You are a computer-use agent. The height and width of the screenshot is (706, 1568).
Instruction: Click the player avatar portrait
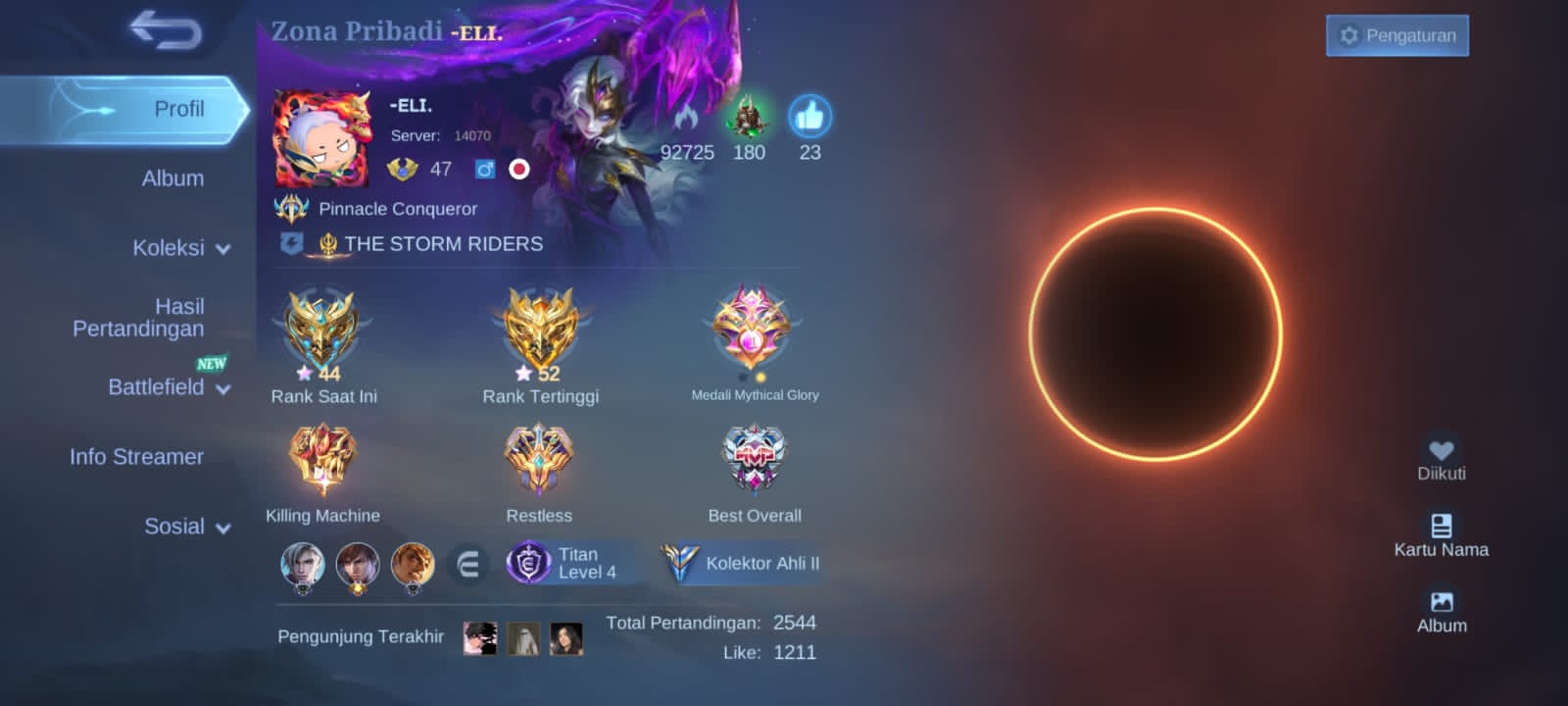coord(321,138)
